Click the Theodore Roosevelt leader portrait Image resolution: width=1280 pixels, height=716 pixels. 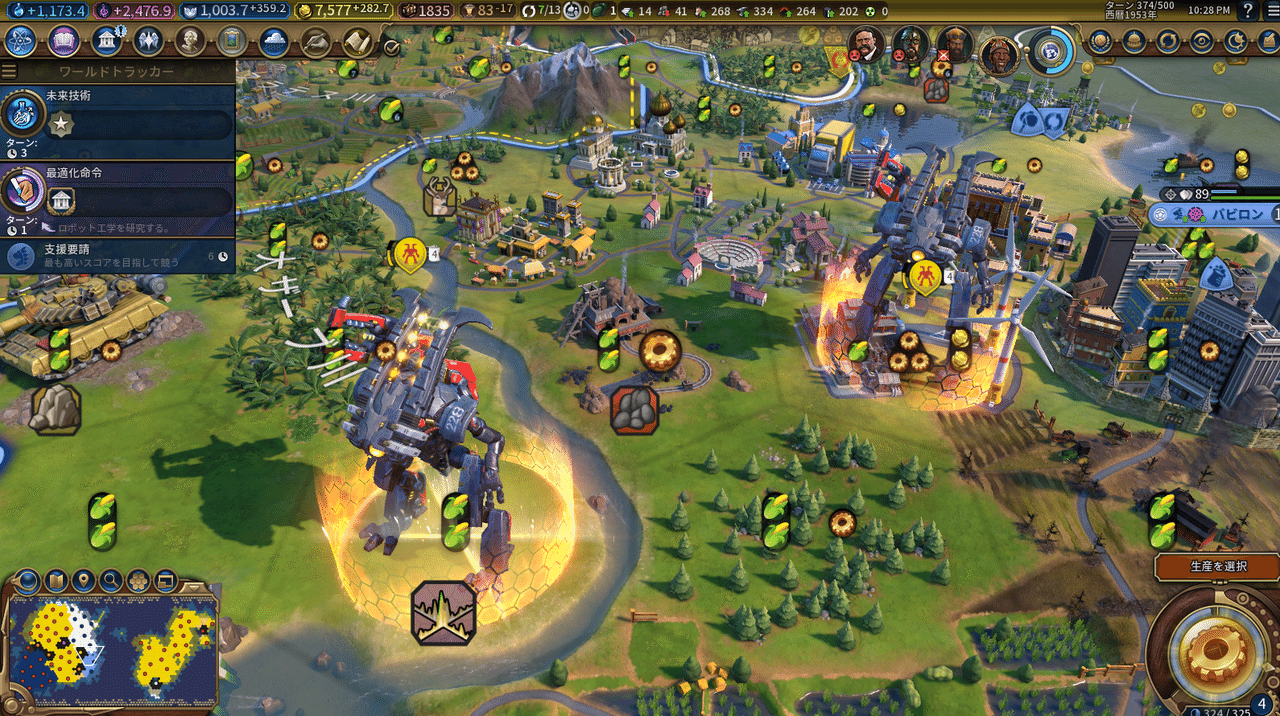pos(866,44)
